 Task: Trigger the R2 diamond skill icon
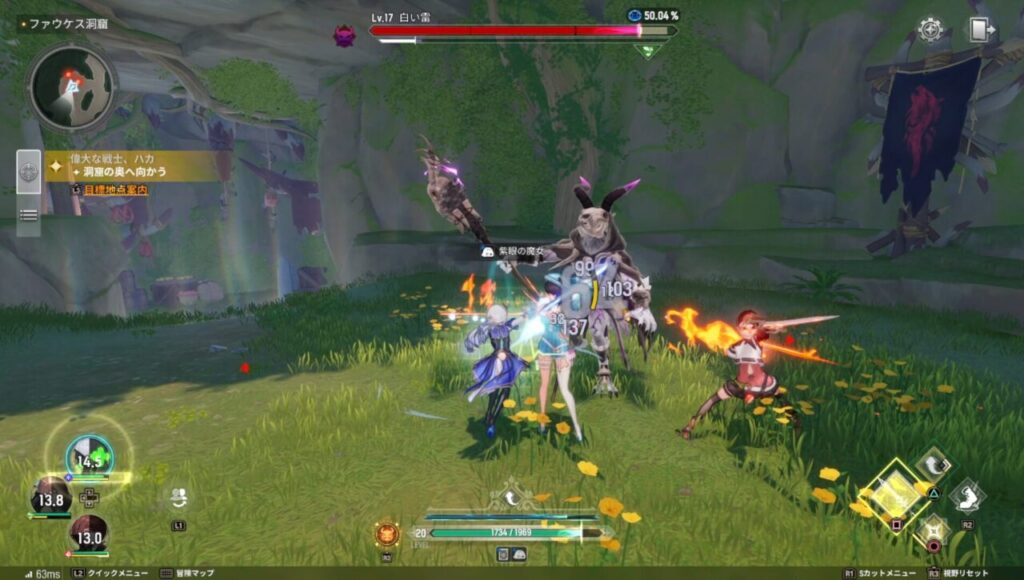click(x=967, y=495)
